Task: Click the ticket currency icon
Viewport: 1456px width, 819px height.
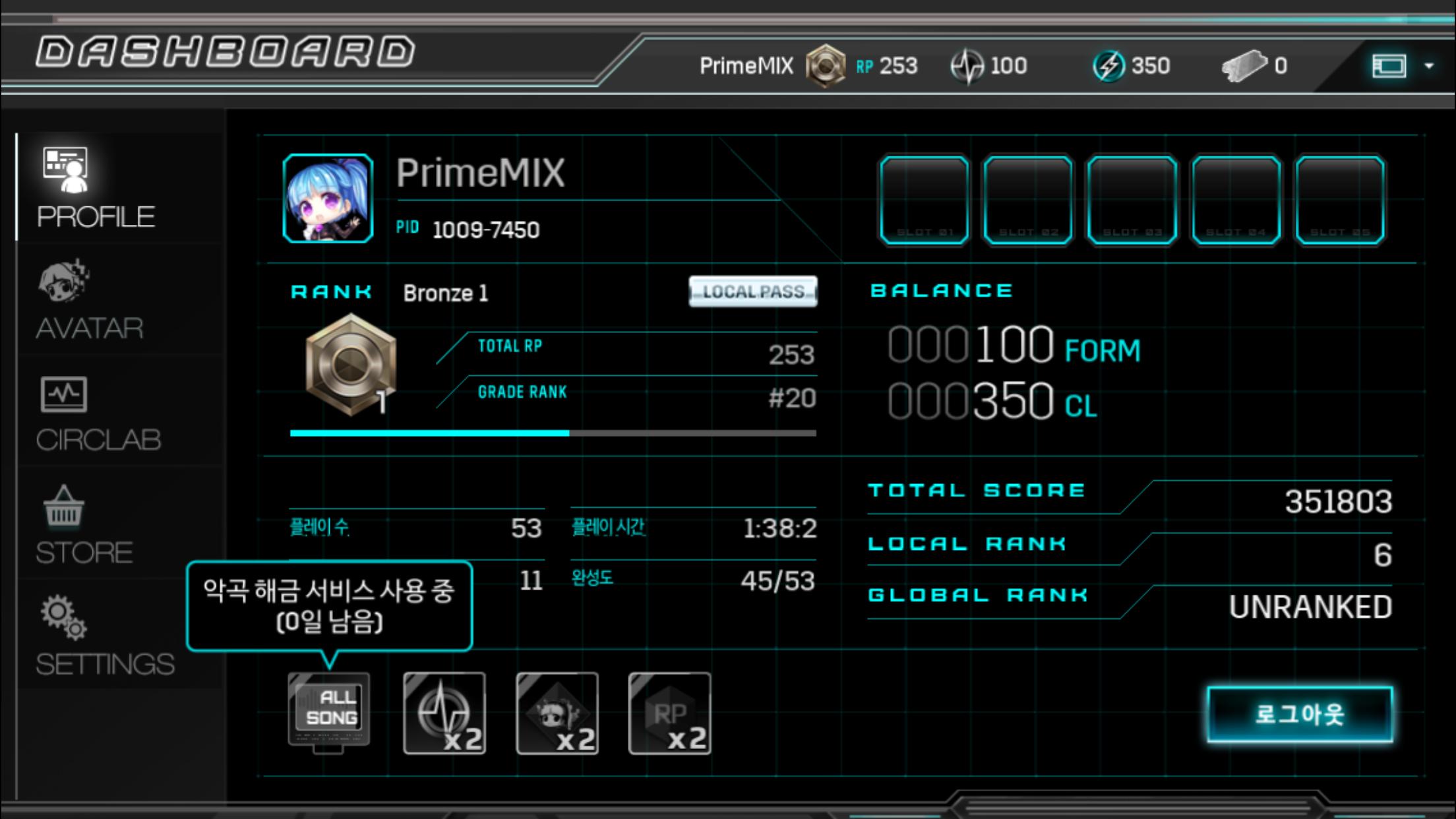Action: click(x=1243, y=66)
